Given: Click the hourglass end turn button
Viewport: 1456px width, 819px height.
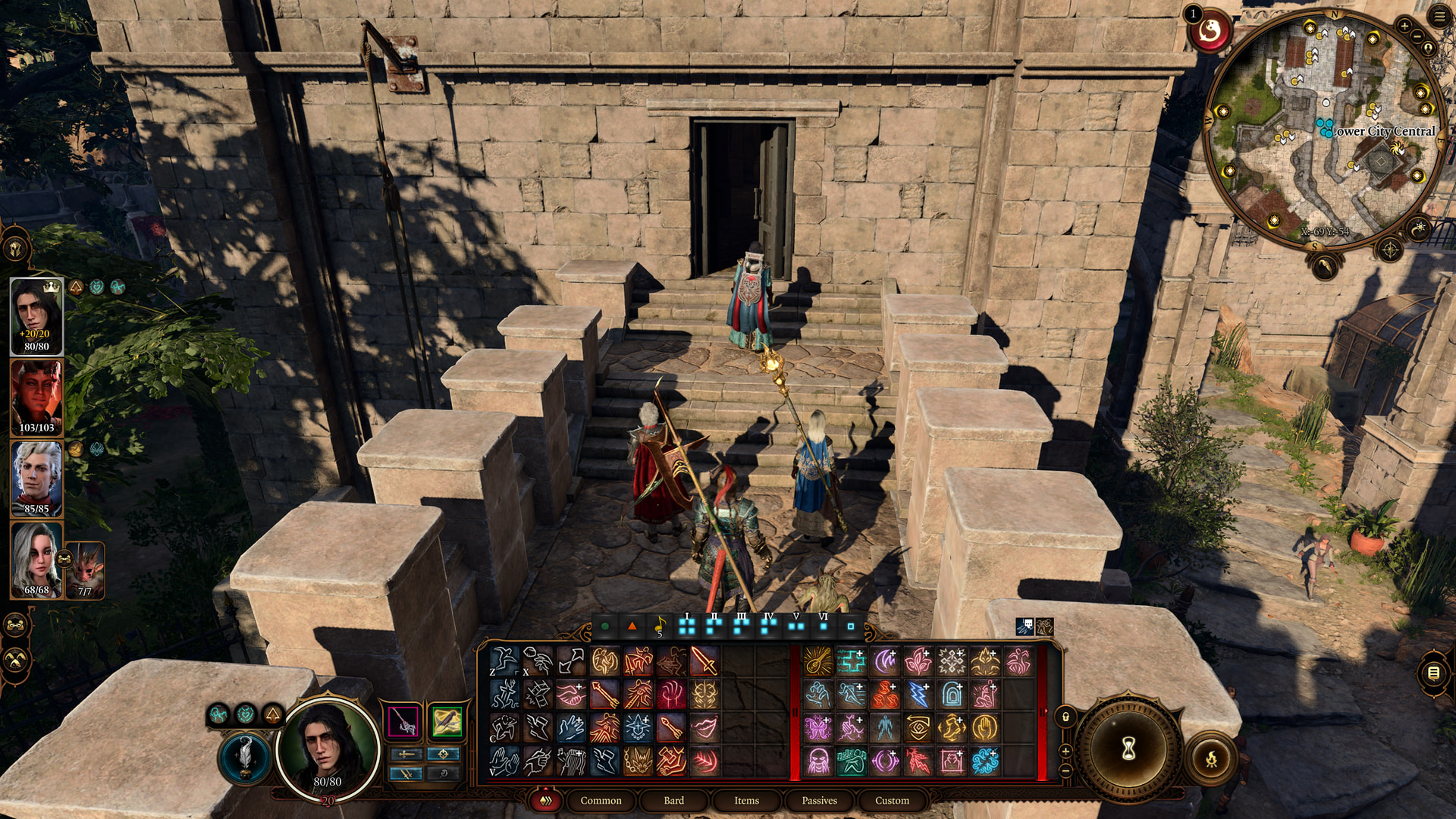Looking at the screenshot, I should click(1128, 749).
